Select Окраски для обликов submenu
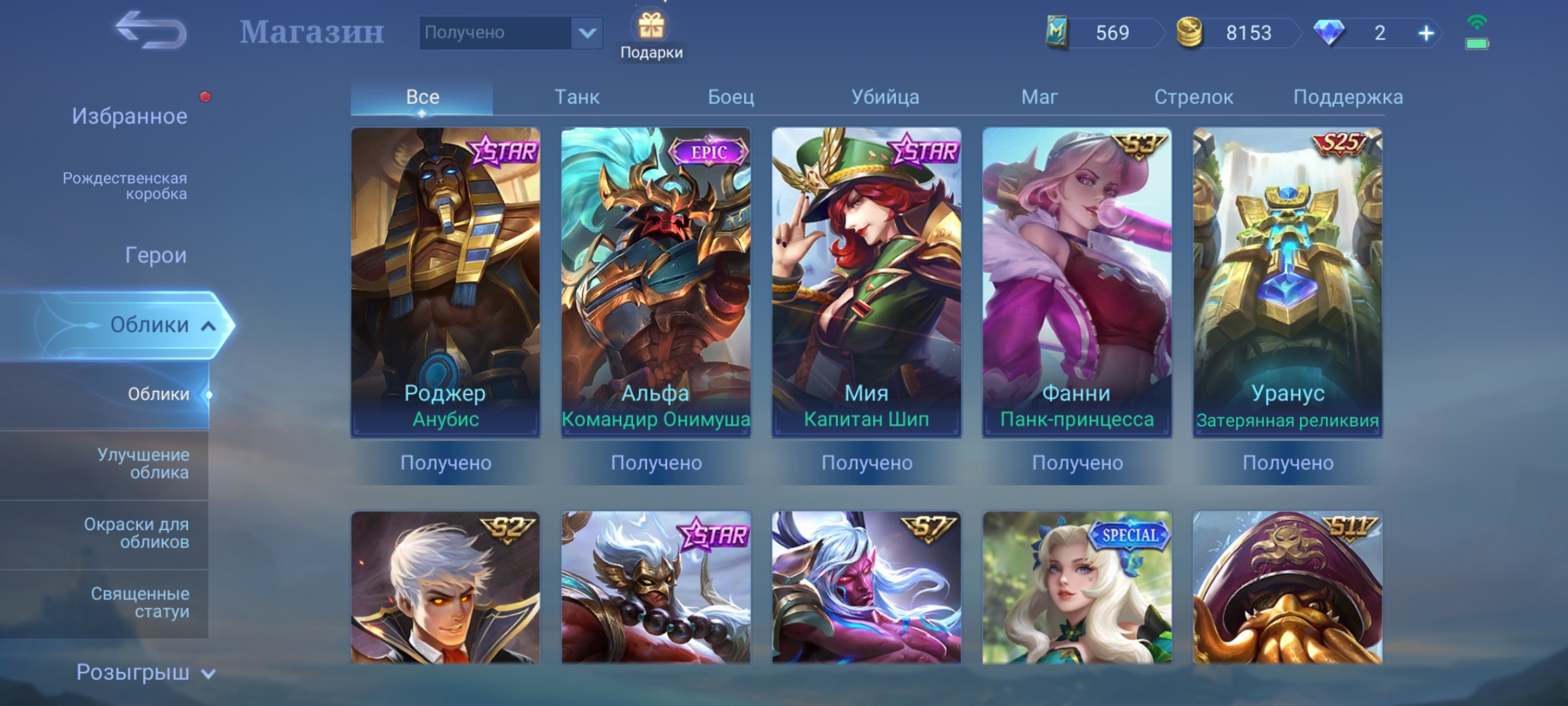 [x=137, y=533]
